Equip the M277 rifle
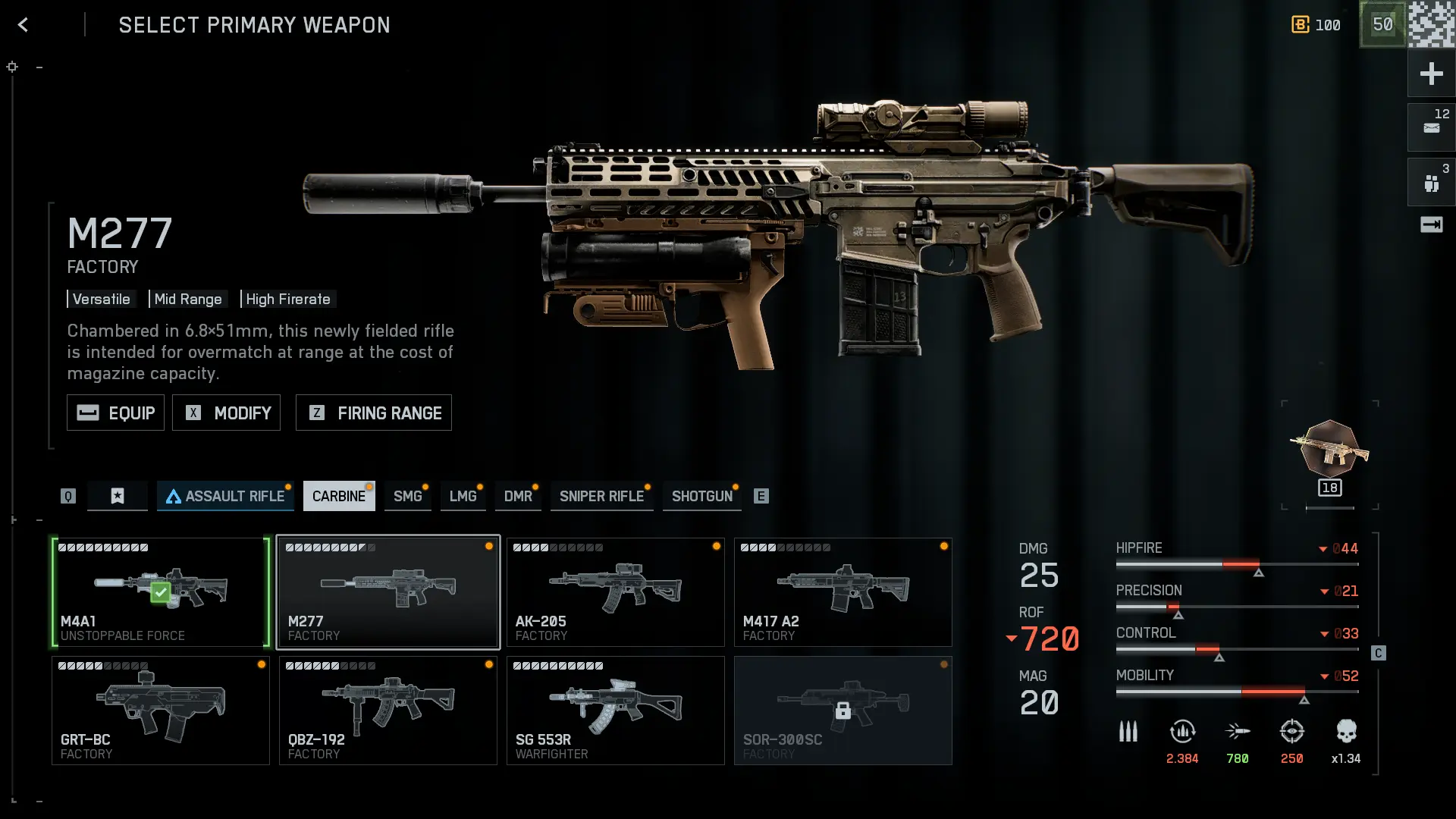 tap(115, 413)
